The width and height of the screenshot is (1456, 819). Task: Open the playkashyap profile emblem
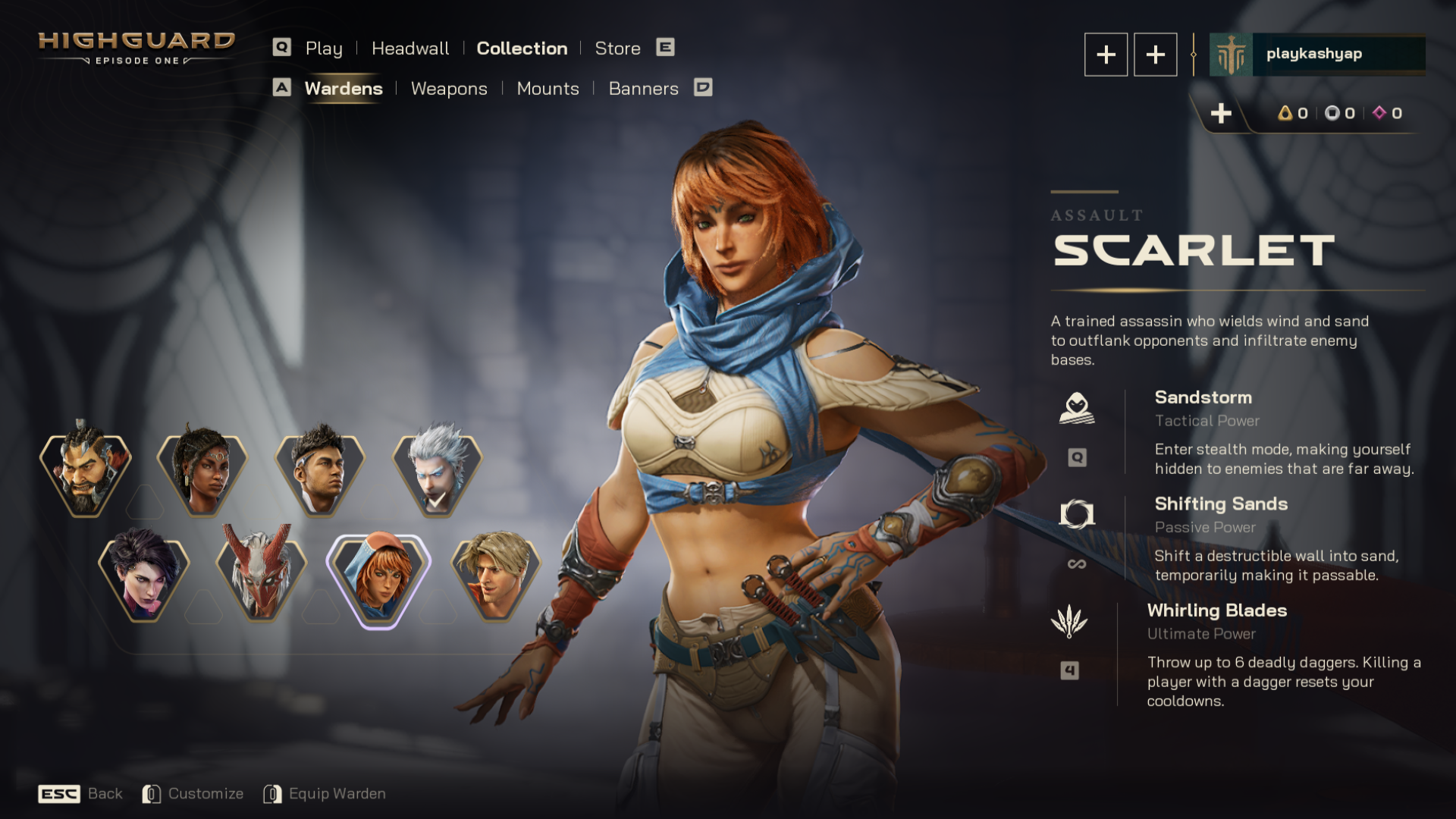(x=1232, y=54)
